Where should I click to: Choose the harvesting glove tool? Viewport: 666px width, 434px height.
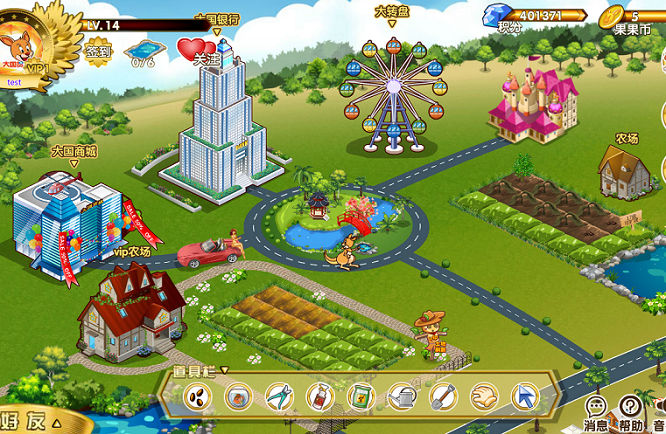click(x=483, y=398)
